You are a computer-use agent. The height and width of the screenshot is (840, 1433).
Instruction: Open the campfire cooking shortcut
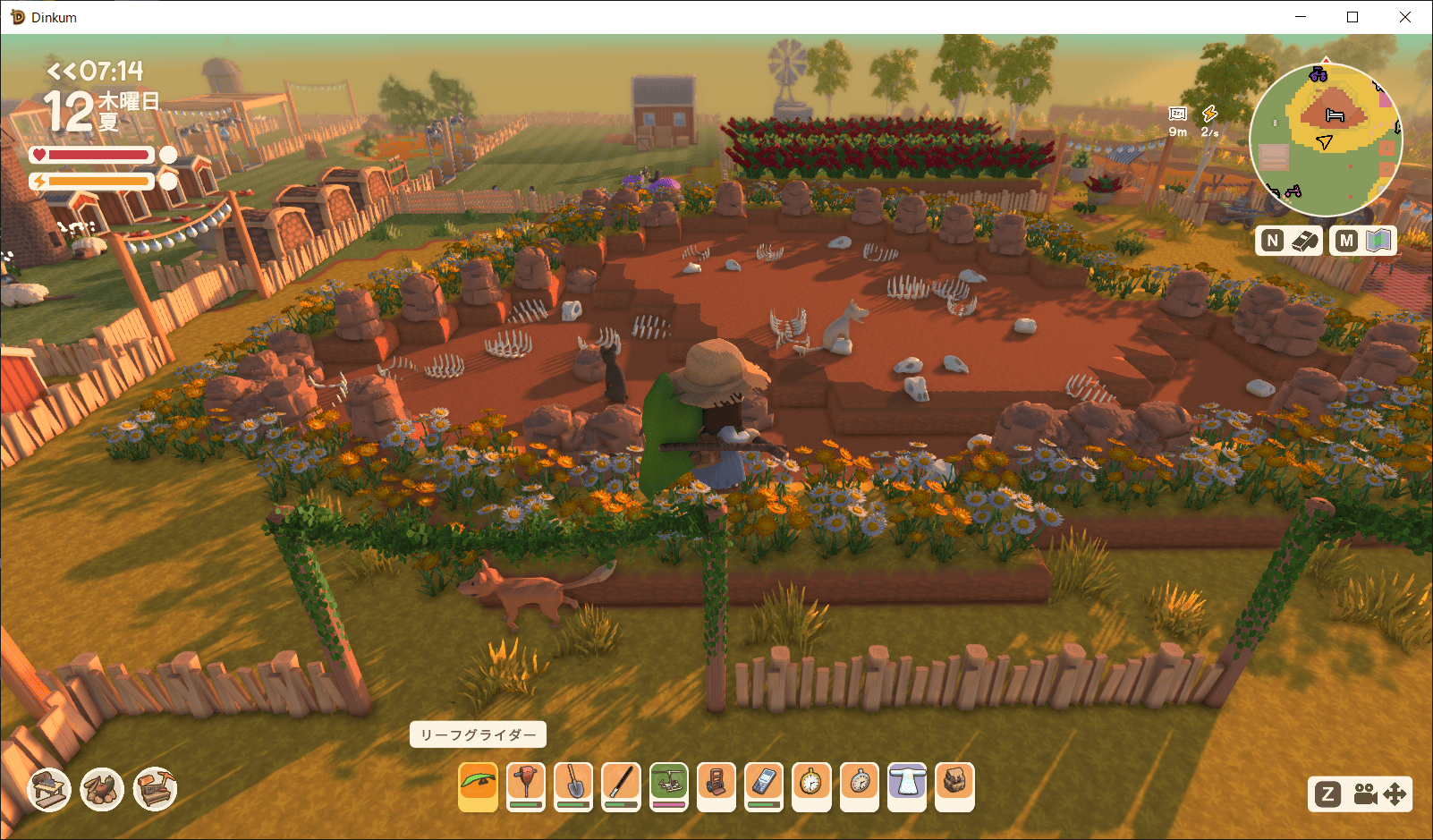click(102, 789)
